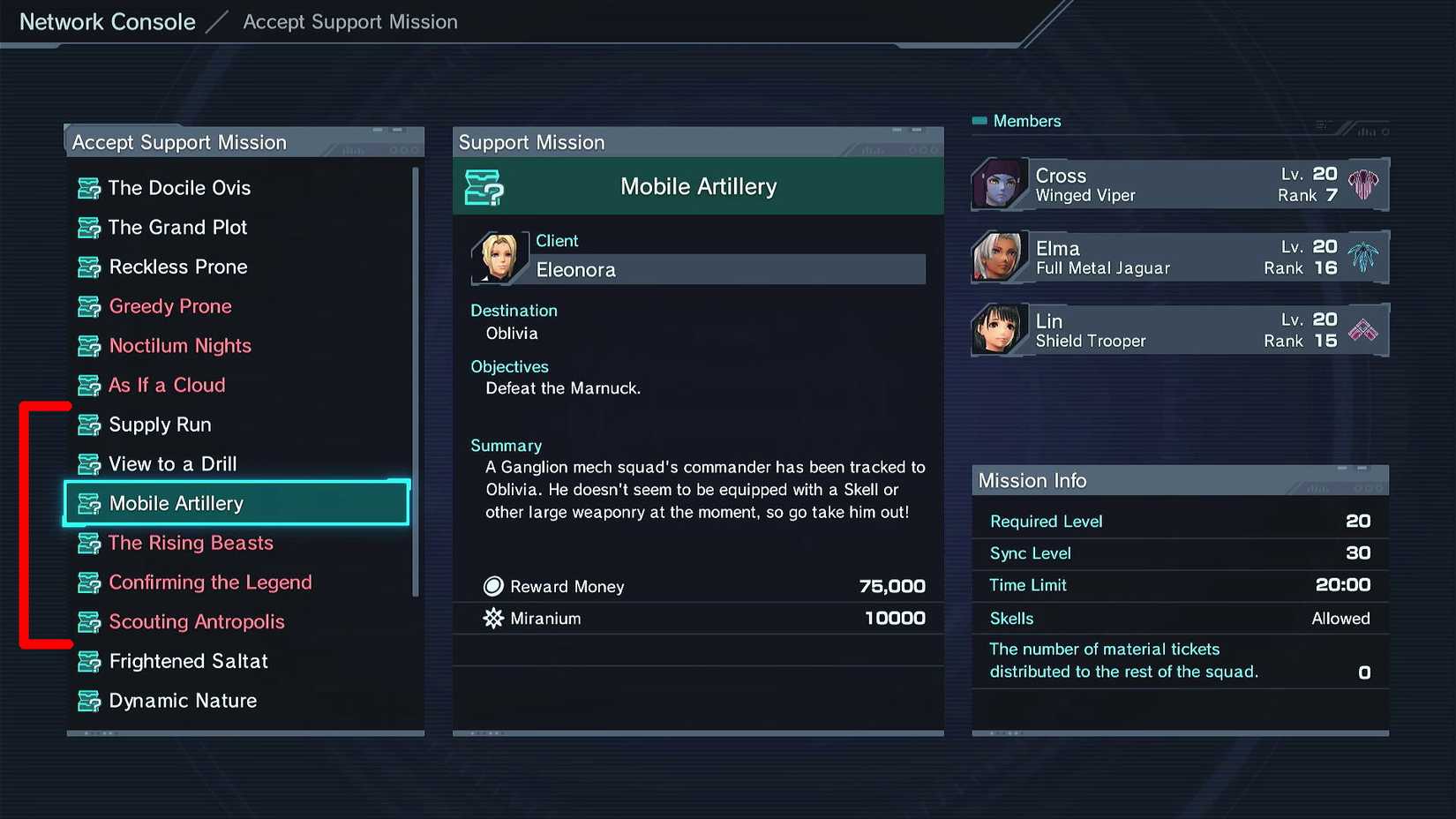Click the Reward Money coin icon
1456x819 pixels.
[492, 585]
